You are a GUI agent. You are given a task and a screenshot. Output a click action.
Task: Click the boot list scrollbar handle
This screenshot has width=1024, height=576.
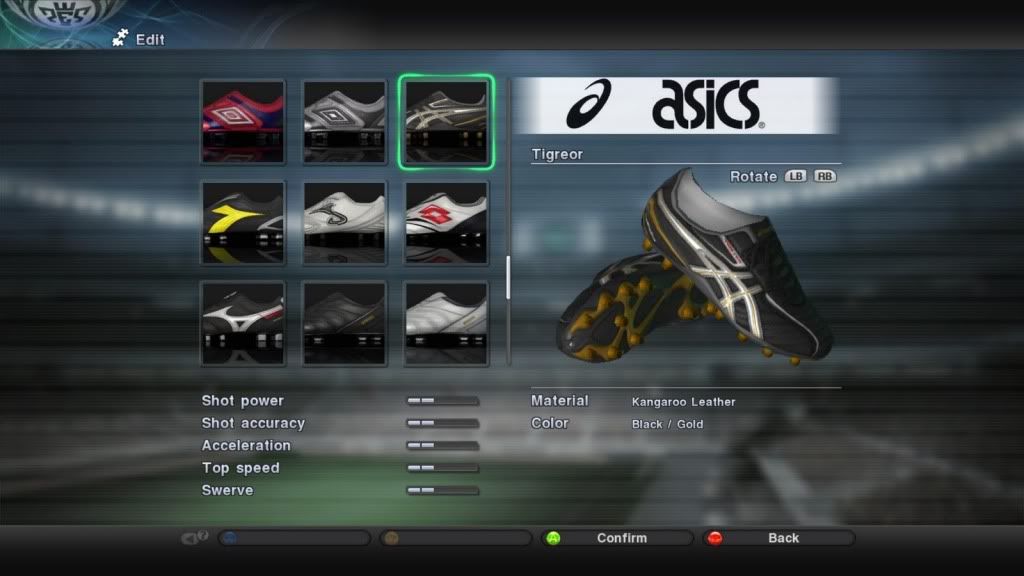pos(508,278)
